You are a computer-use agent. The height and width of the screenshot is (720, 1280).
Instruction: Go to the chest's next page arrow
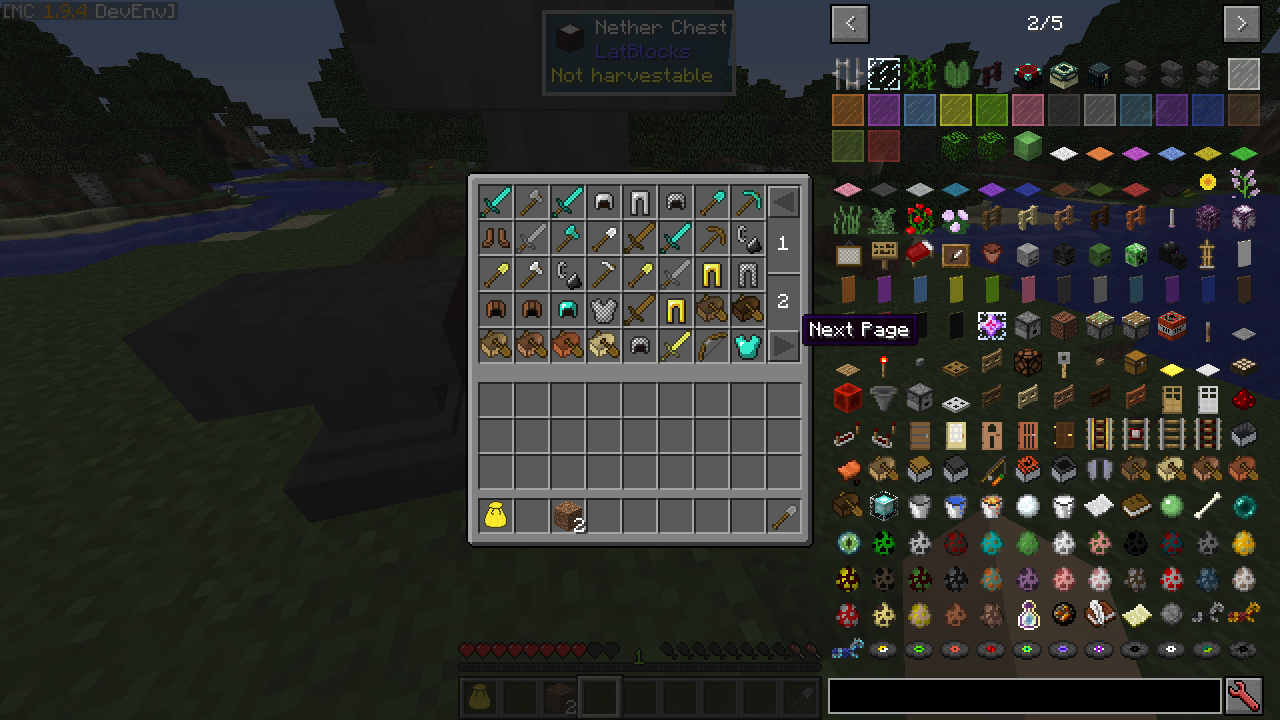[784, 346]
